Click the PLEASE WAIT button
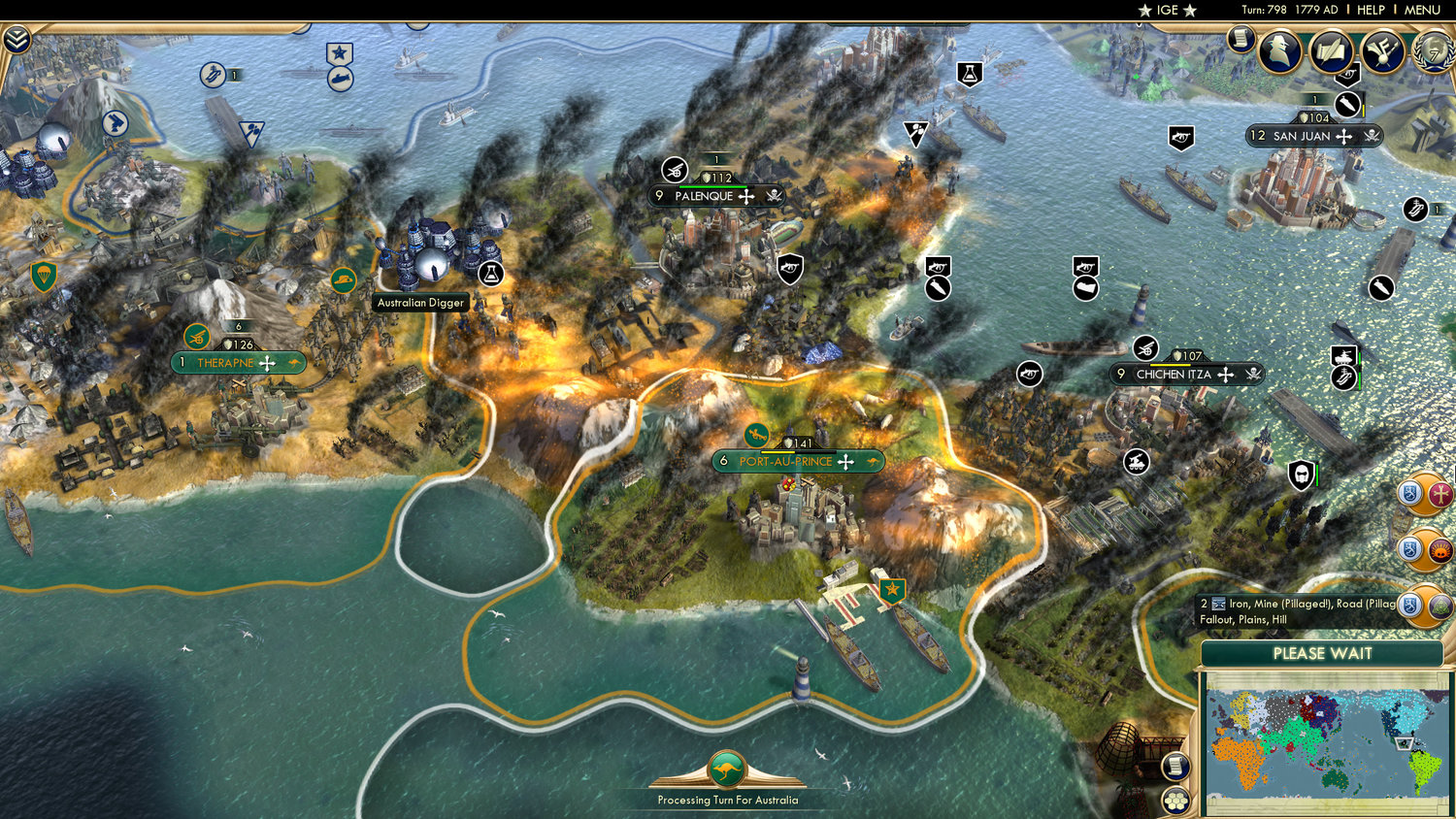Screen dimensions: 1456x819 (1322, 655)
